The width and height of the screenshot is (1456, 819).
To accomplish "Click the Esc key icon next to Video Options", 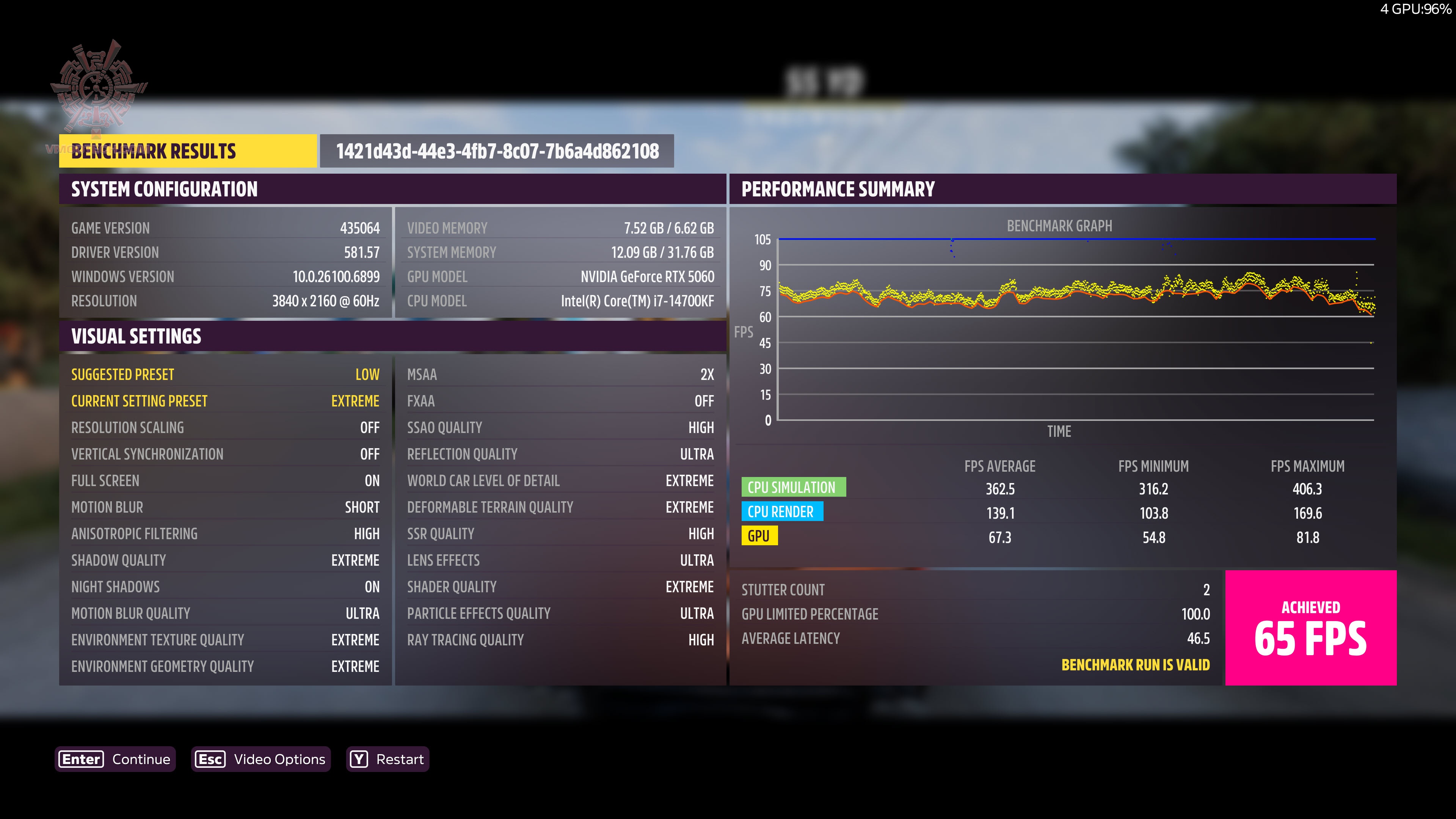I will click(210, 759).
